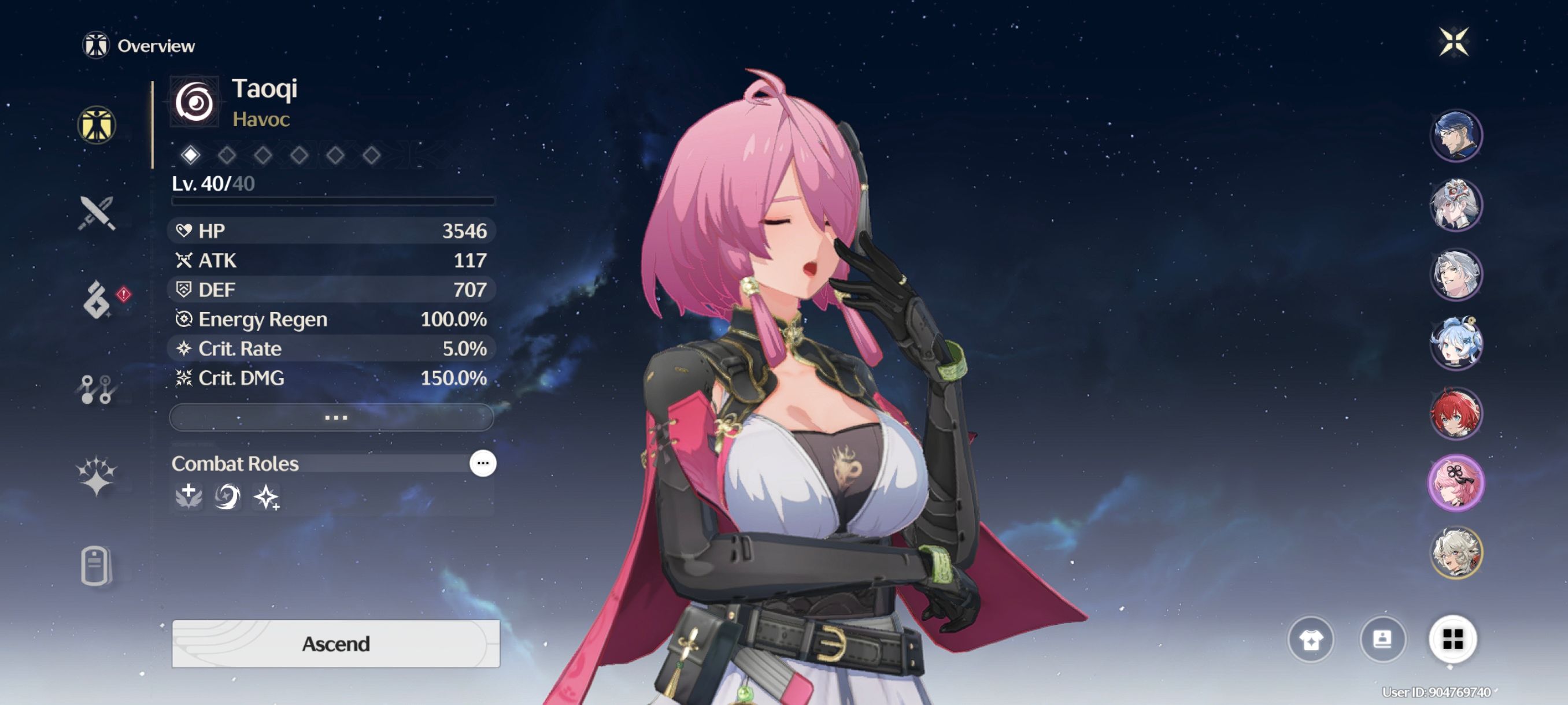Close the character overview screen

[x=1453, y=42]
